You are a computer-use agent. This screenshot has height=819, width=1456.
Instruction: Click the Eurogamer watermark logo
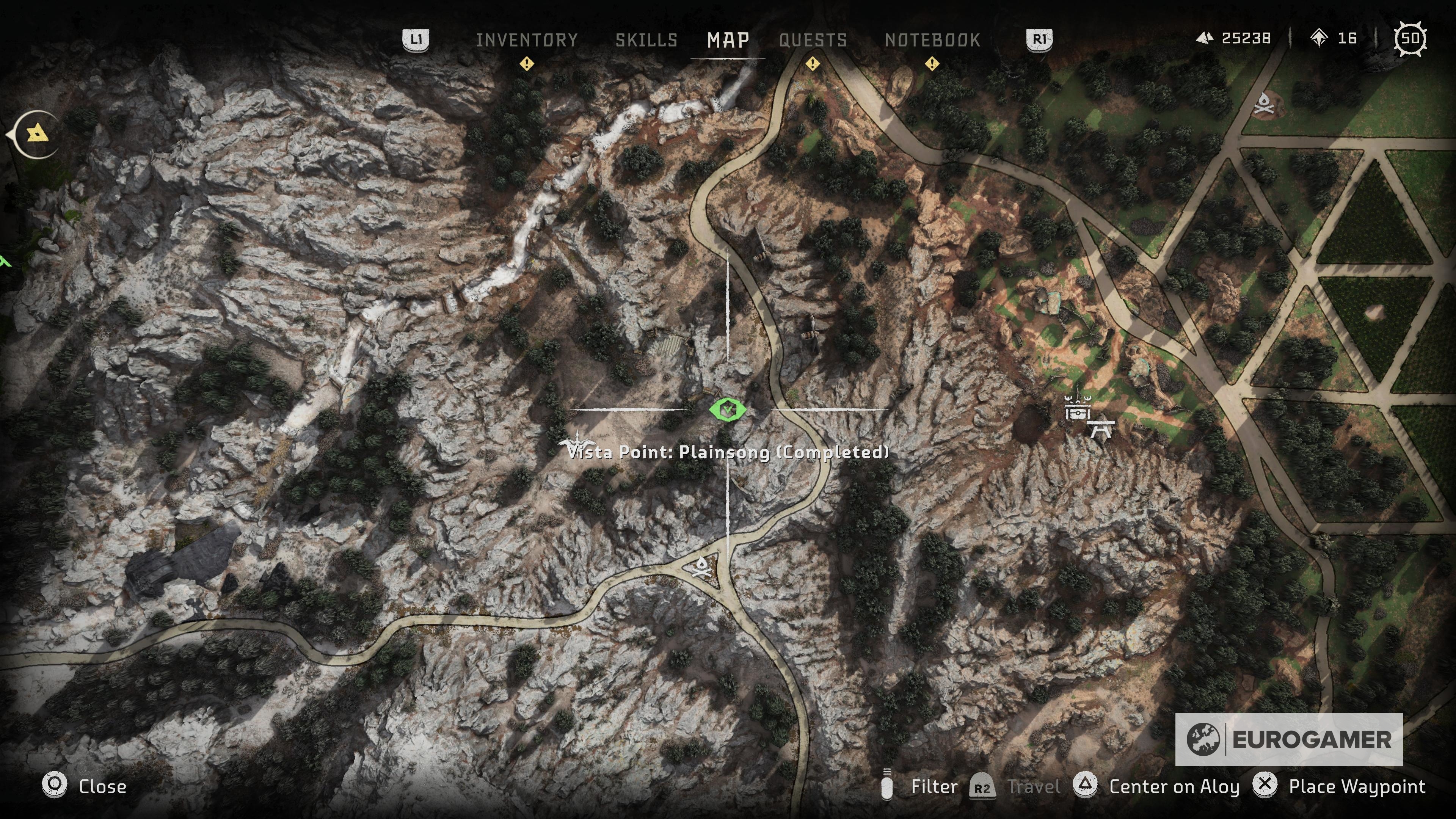coord(1288,739)
